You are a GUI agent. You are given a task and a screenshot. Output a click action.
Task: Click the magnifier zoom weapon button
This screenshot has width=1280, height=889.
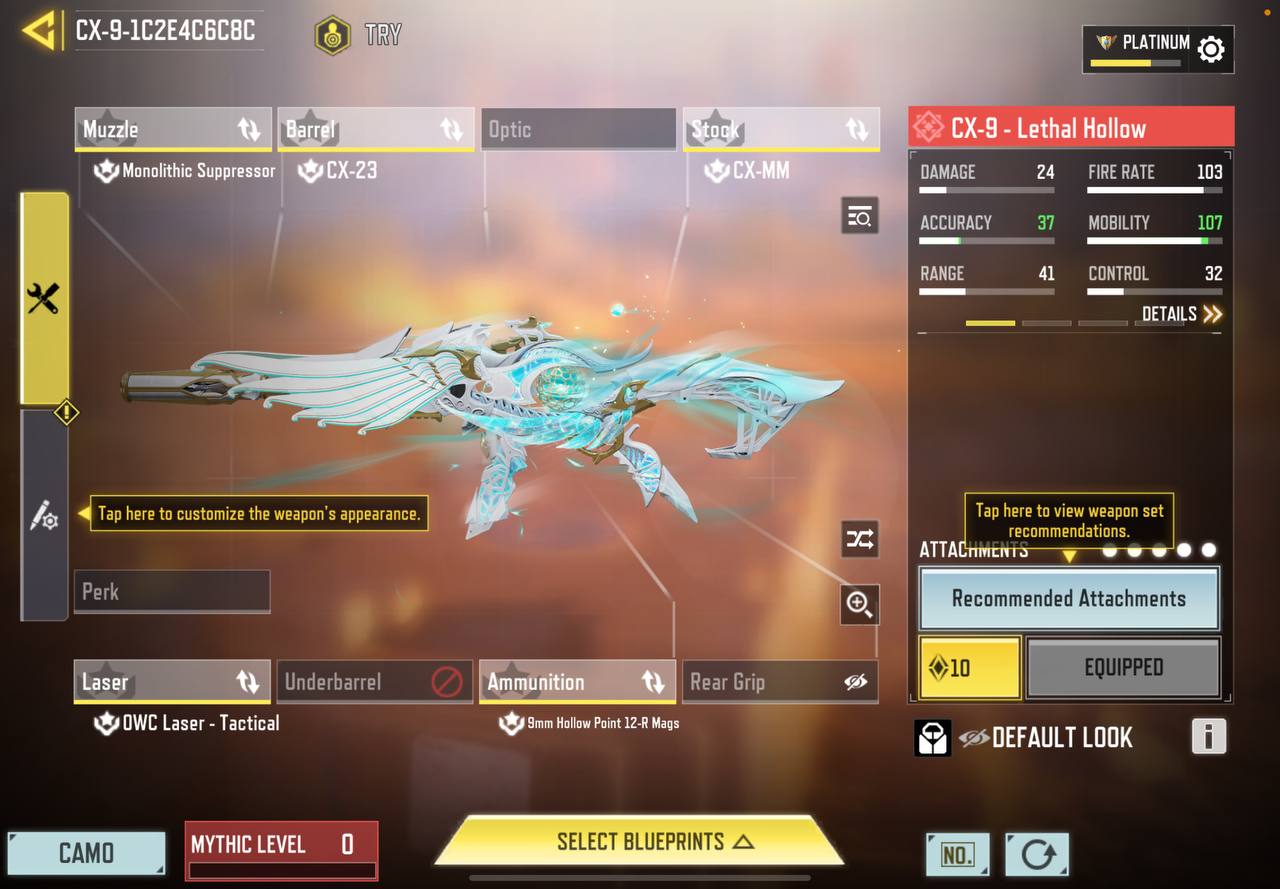tap(859, 604)
